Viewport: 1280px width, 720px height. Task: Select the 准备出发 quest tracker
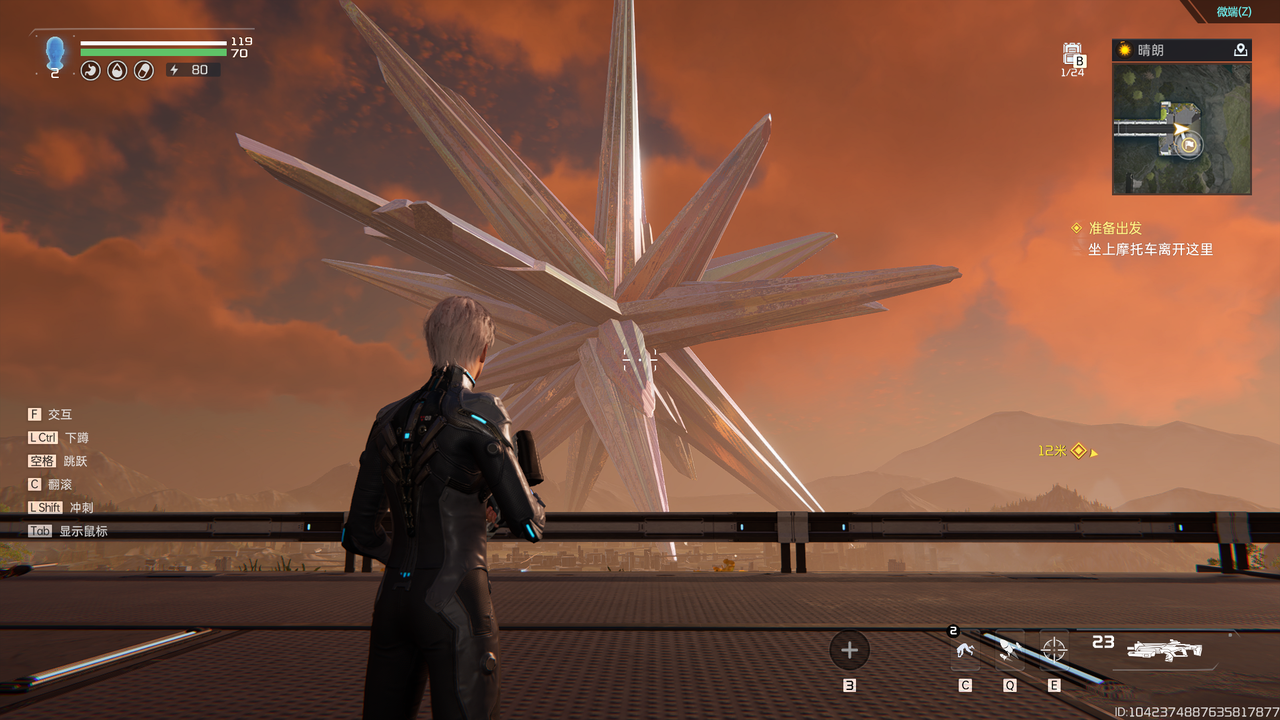click(x=1114, y=228)
